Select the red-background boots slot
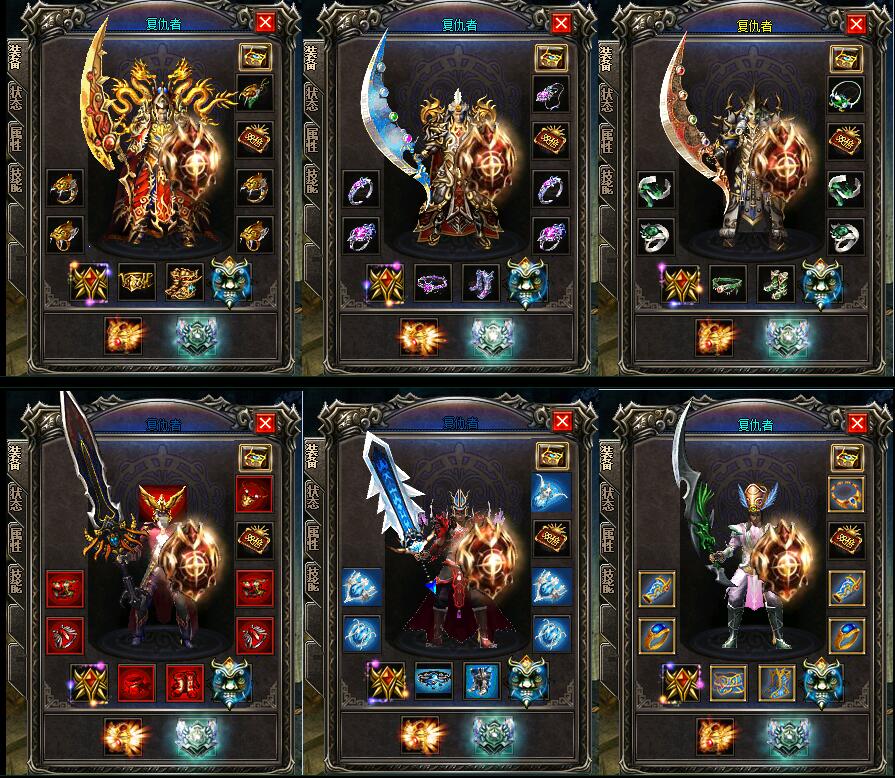The image size is (895, 778). tap(185, 682)
